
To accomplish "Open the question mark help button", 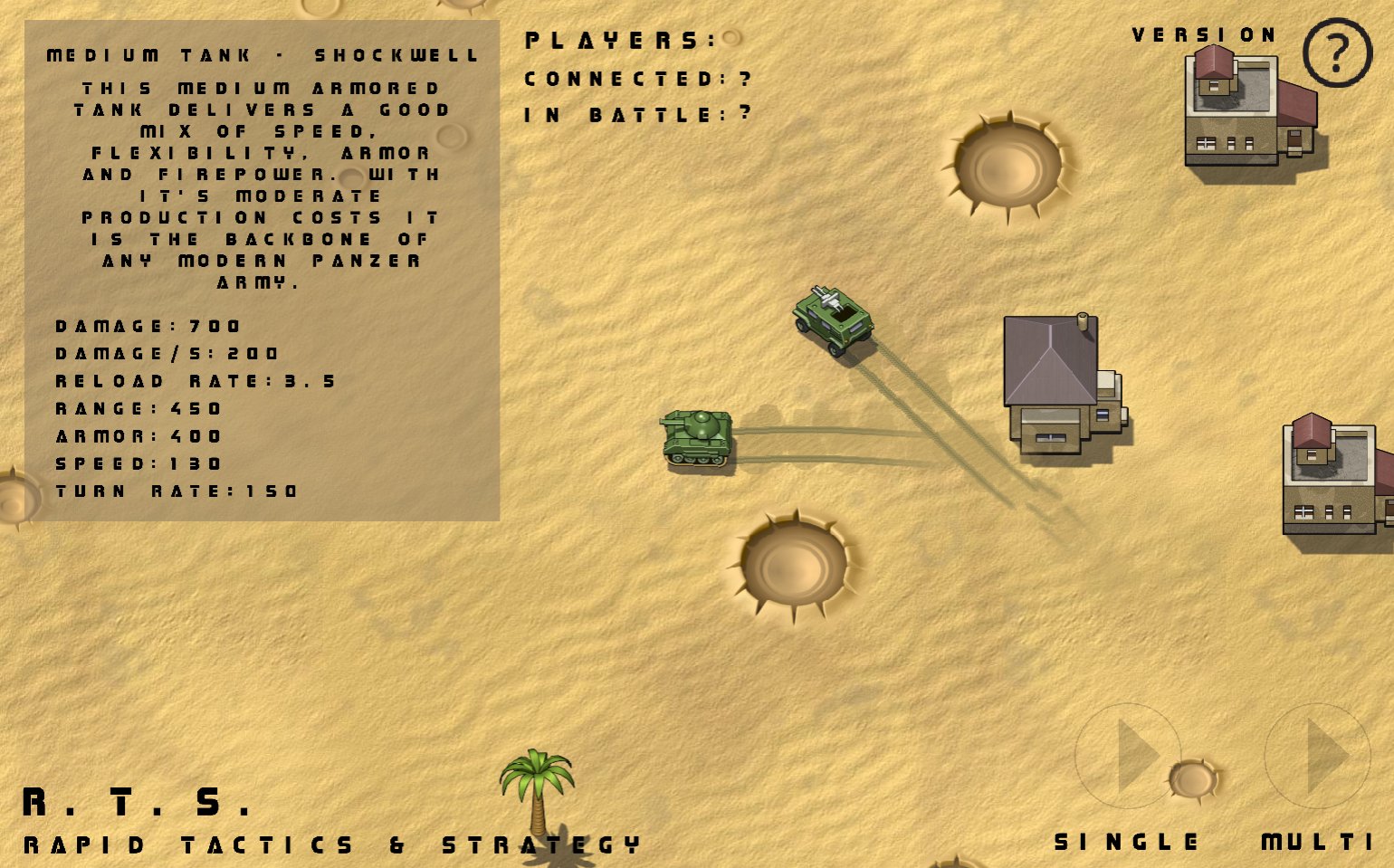I will tap(1337, 52).
